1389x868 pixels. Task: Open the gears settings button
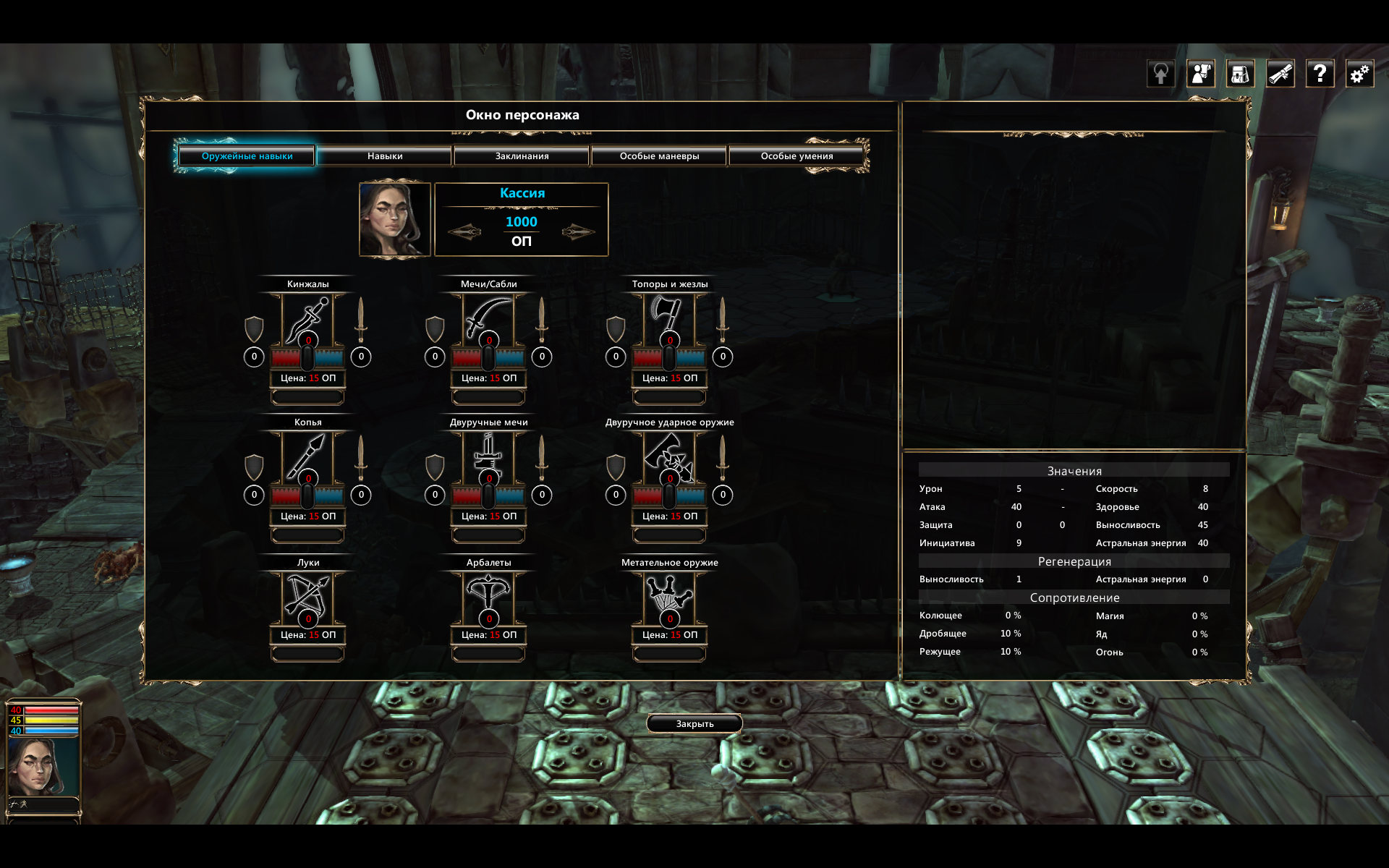[x=1359, y=74]
